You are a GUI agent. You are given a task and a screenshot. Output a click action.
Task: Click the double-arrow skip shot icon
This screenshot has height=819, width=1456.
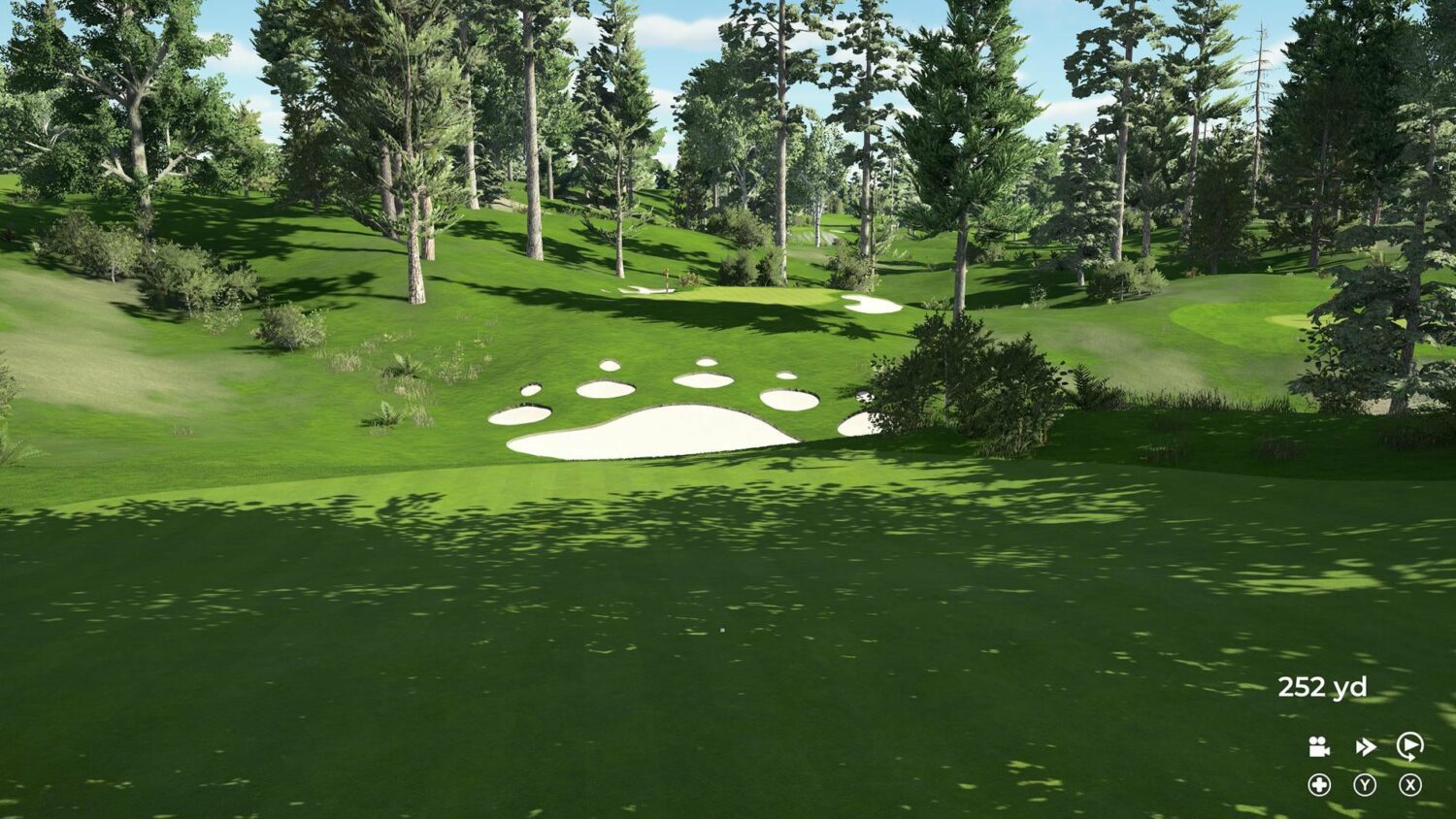tap(1366, 747)
